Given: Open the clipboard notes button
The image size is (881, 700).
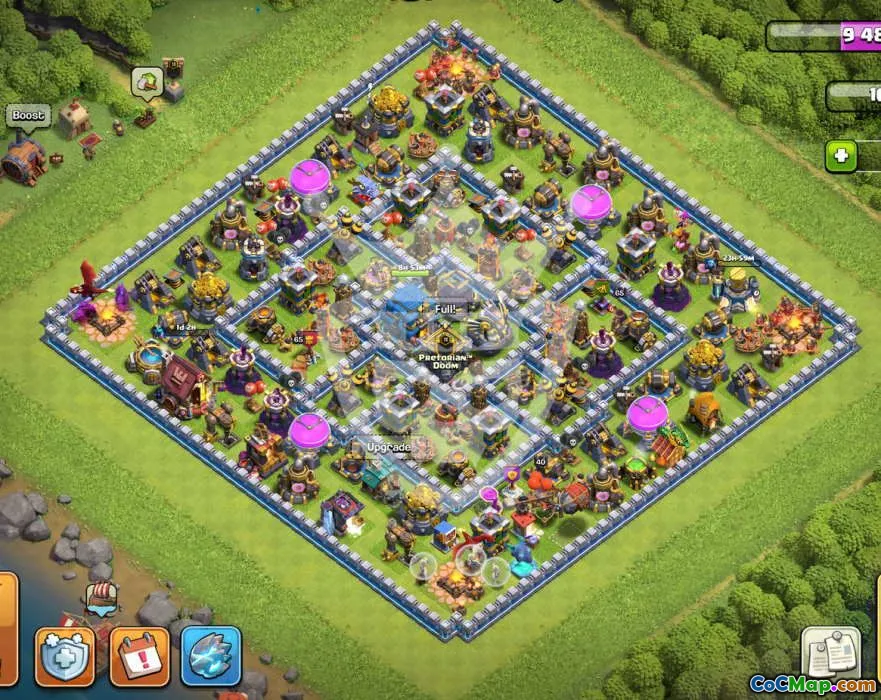Looking at the screenshot, I should [x=831, y=653].
